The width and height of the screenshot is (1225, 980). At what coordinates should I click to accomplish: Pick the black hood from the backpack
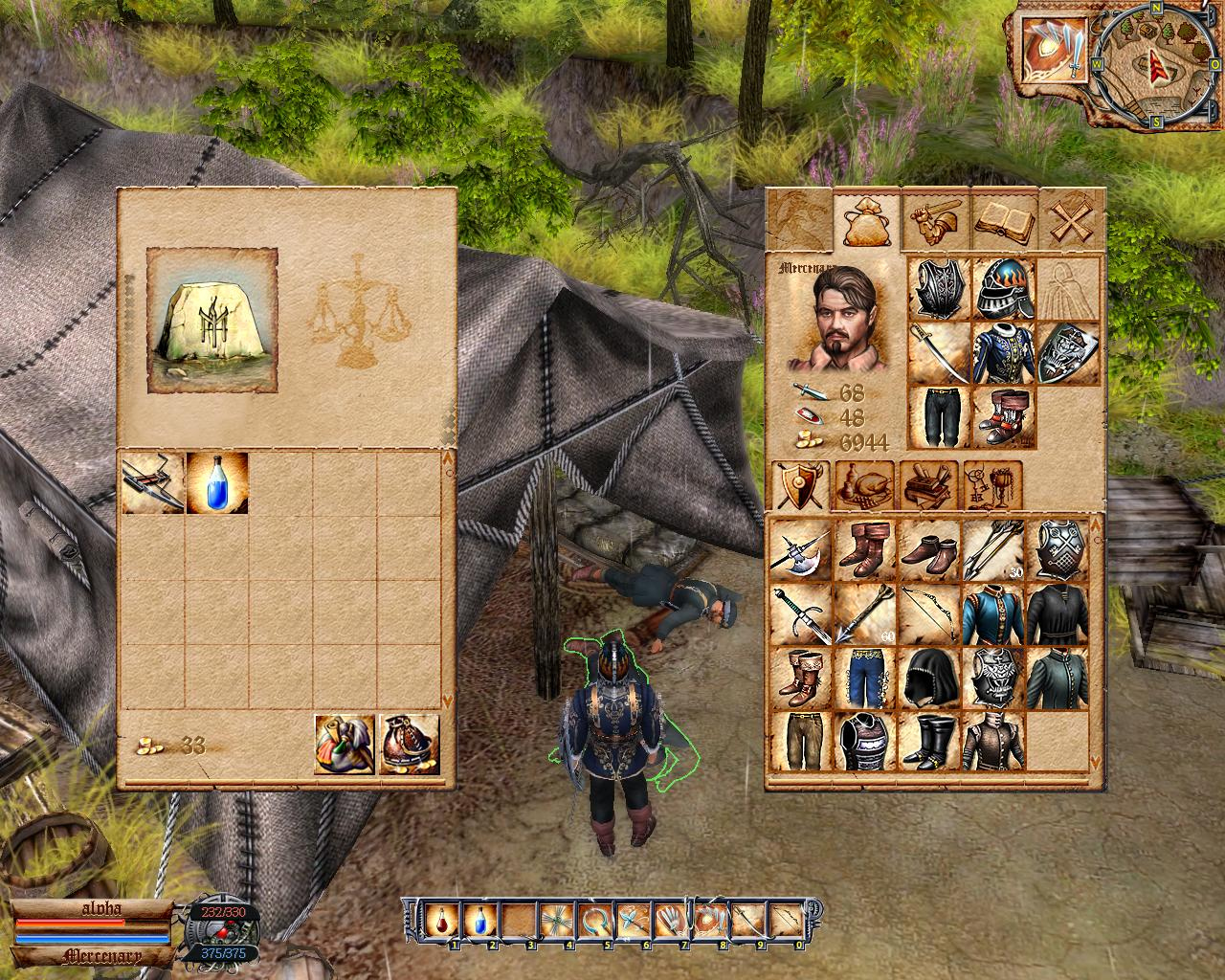point(928,677)
